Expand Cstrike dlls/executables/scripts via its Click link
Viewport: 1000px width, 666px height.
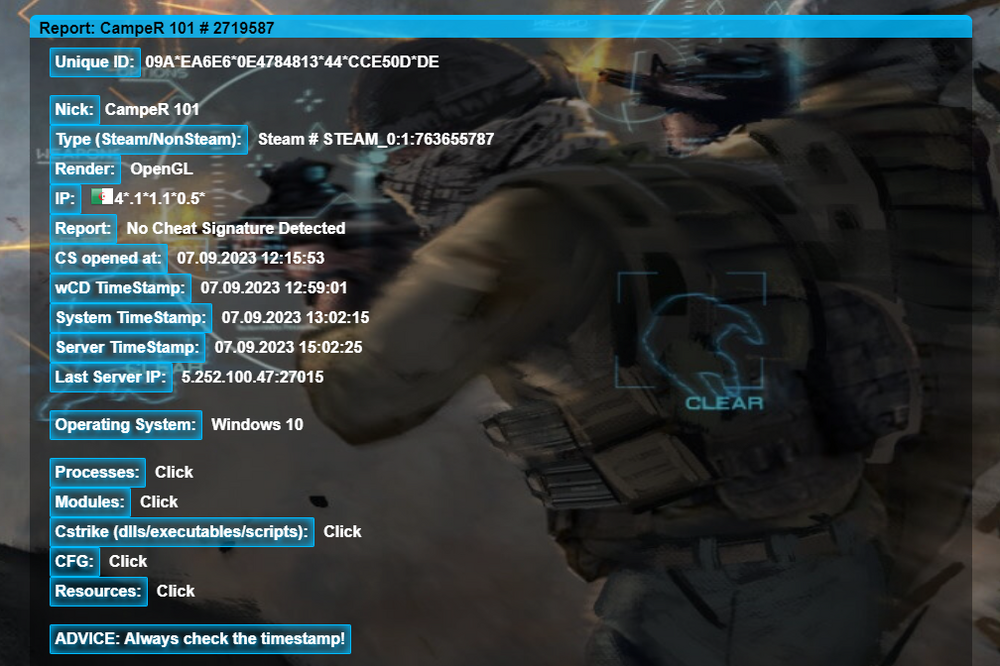pos(342,532)
